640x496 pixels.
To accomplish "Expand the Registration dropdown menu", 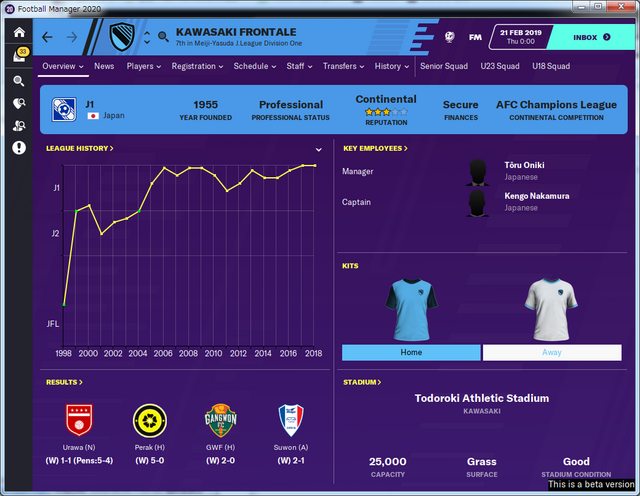I will pyautogui.click(x=197, y=66).
